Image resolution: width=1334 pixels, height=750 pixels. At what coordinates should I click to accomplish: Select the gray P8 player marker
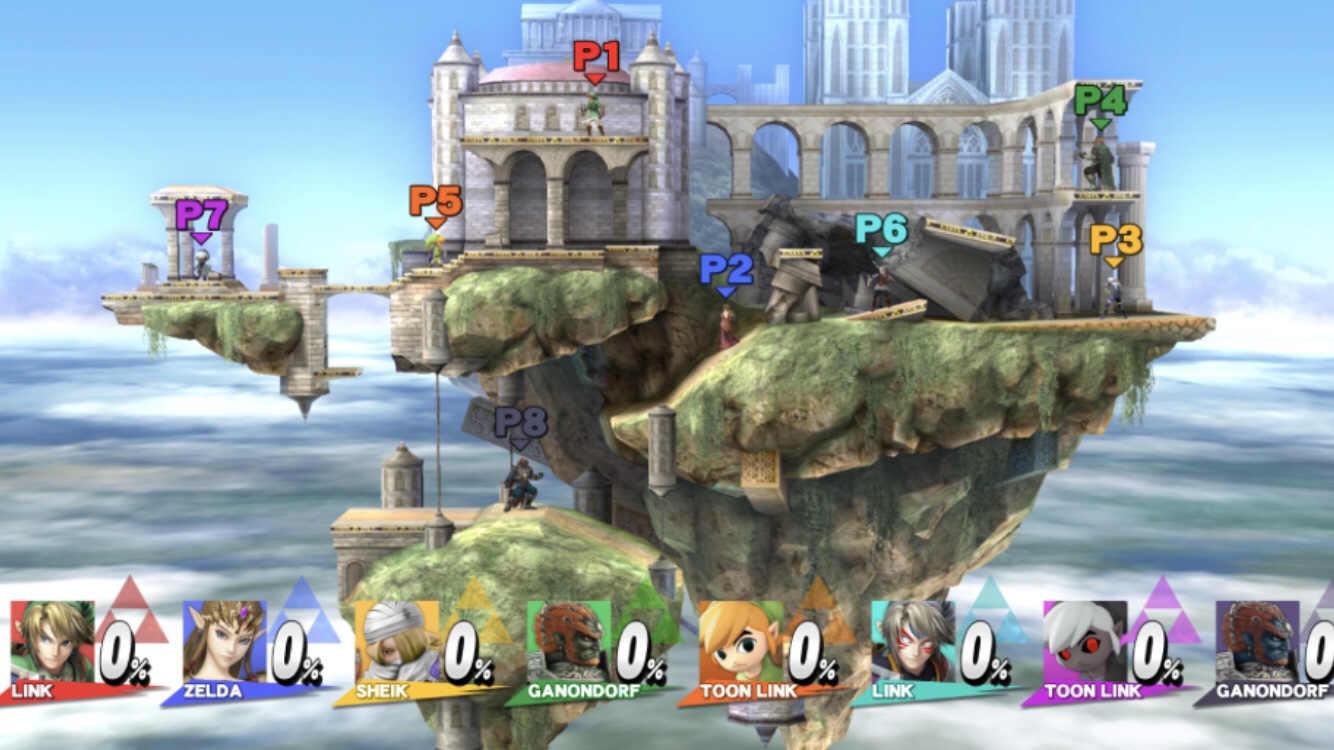pyautogui.click(x=521, y=425)
